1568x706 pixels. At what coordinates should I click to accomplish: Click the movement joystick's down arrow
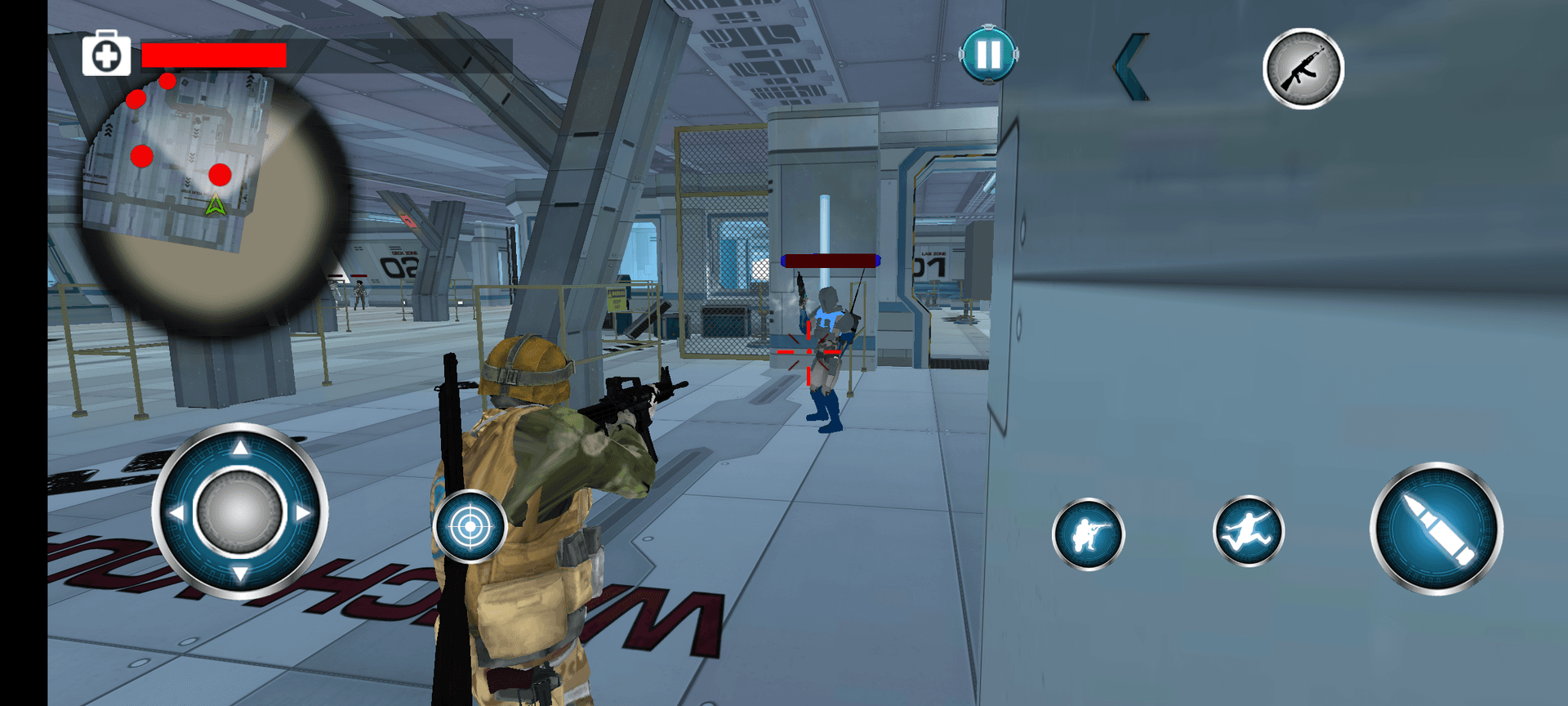pos(240,574)
